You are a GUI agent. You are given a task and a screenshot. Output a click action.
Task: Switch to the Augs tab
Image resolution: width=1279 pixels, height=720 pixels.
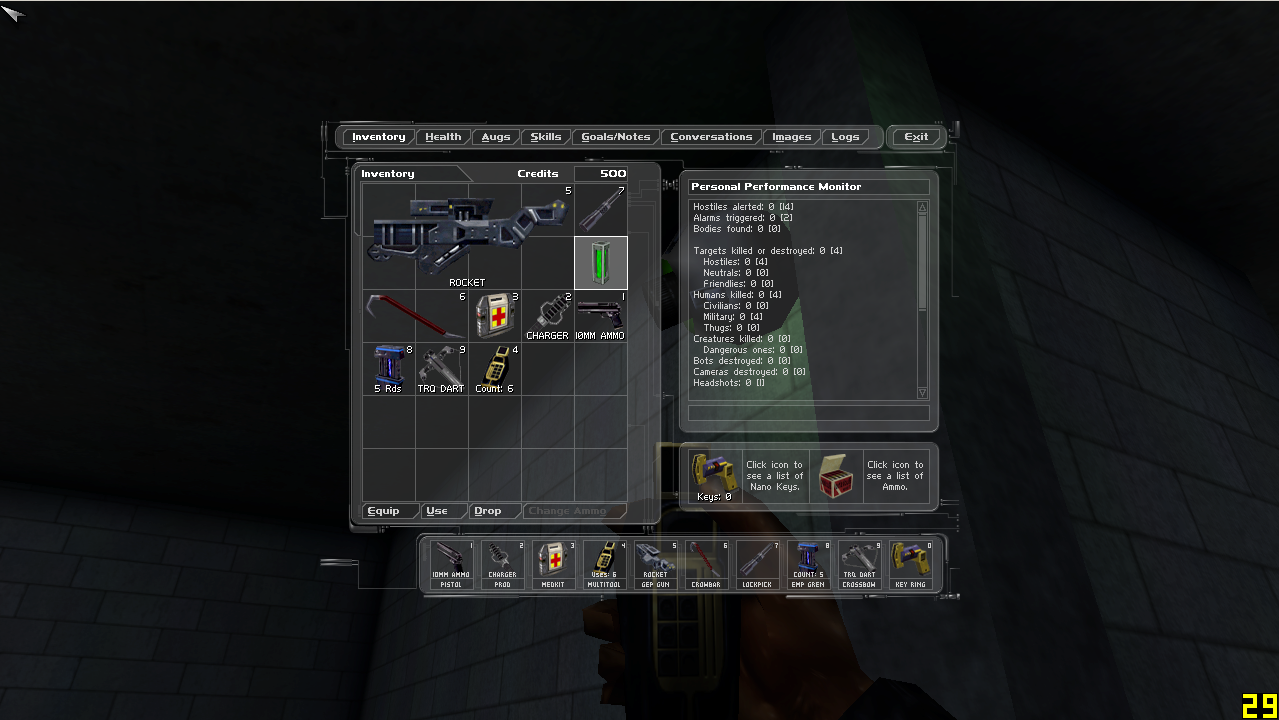click(495, 137)
